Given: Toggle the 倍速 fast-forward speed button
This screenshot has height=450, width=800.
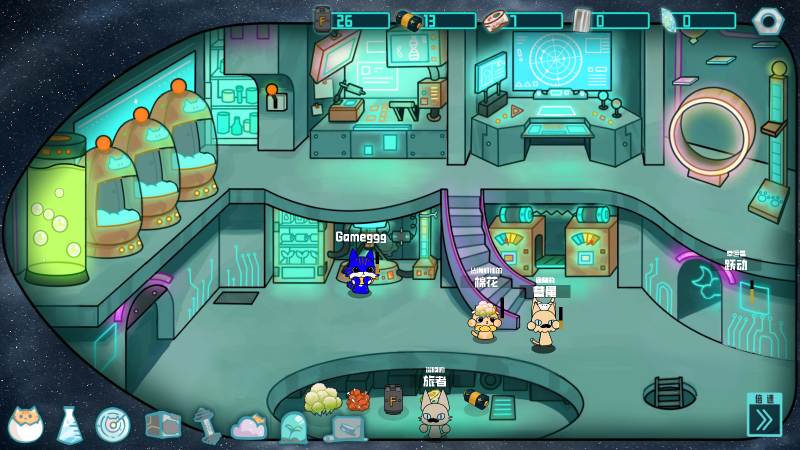Looking at the screenshot, I should [765, 414].
